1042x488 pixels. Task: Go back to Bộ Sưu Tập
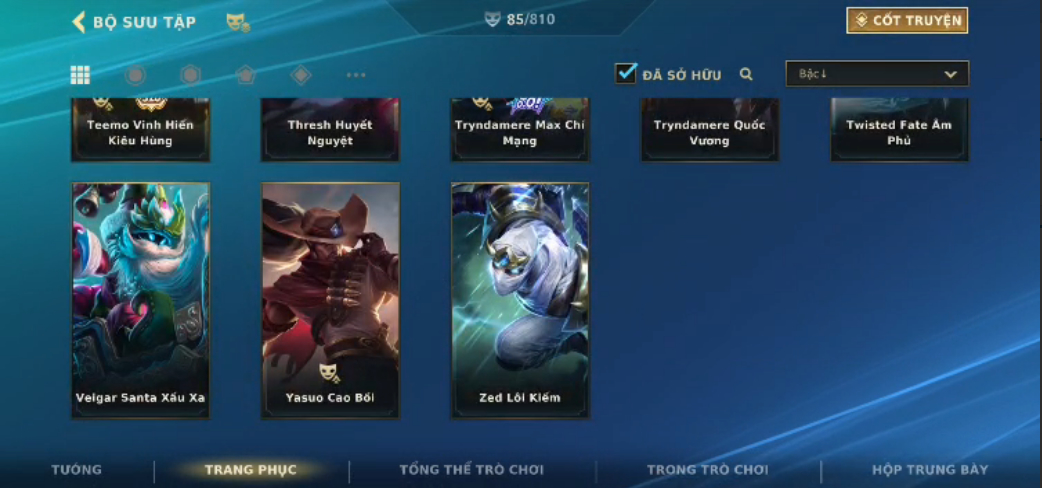click(x=78, y=22)
